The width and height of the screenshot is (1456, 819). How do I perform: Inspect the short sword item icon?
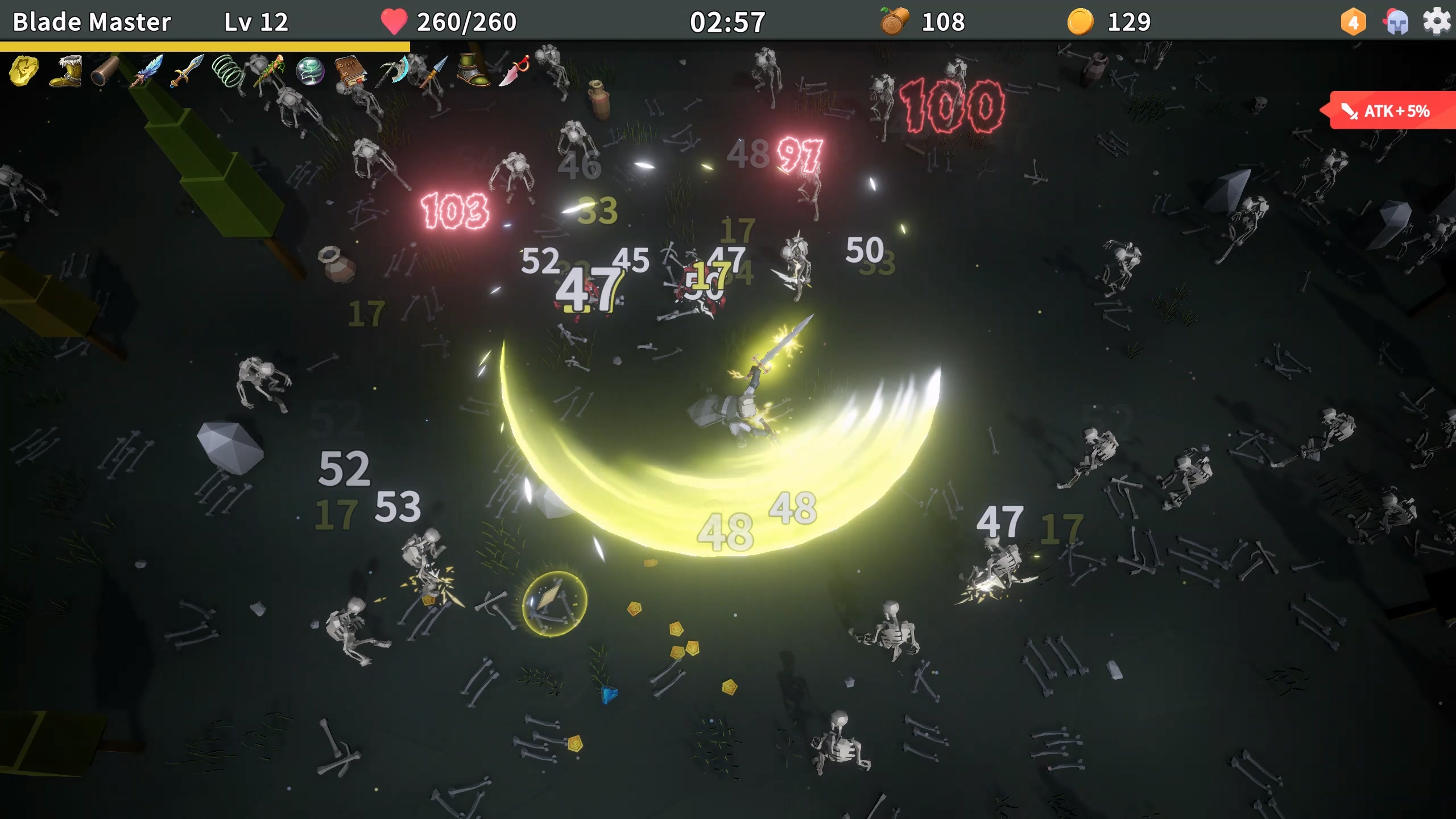[x=187, y=71]
